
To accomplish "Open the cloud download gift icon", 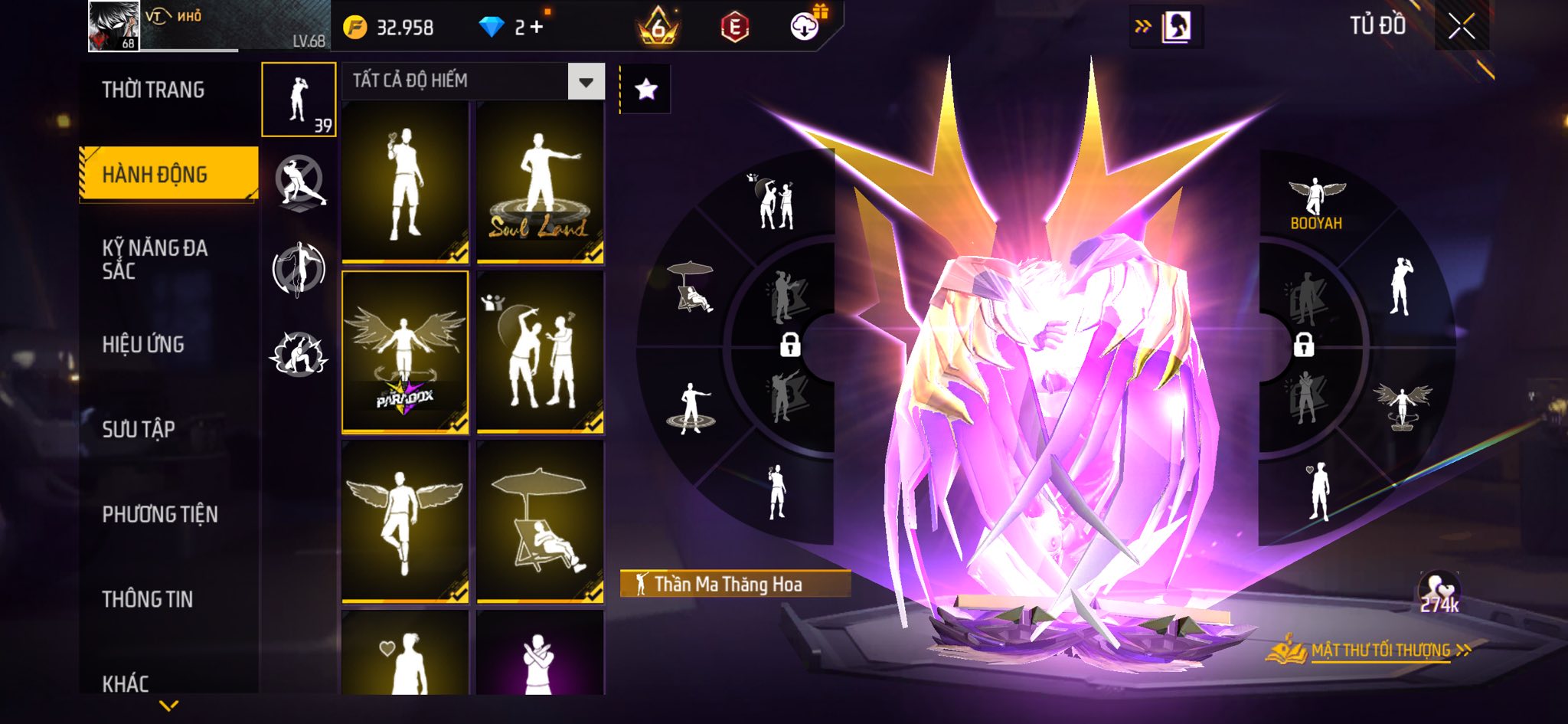I will coord(805,27).
